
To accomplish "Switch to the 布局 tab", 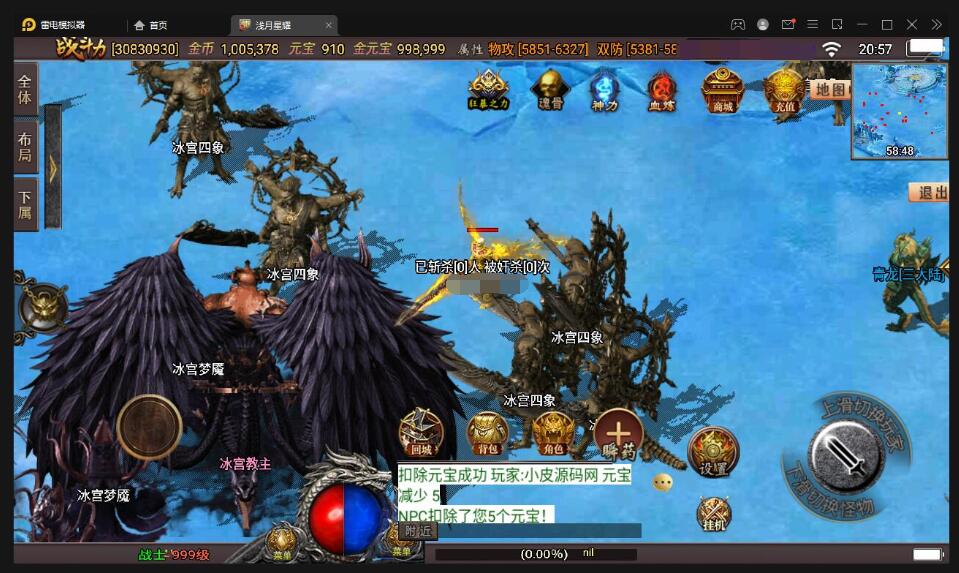I will click(25, 148).
